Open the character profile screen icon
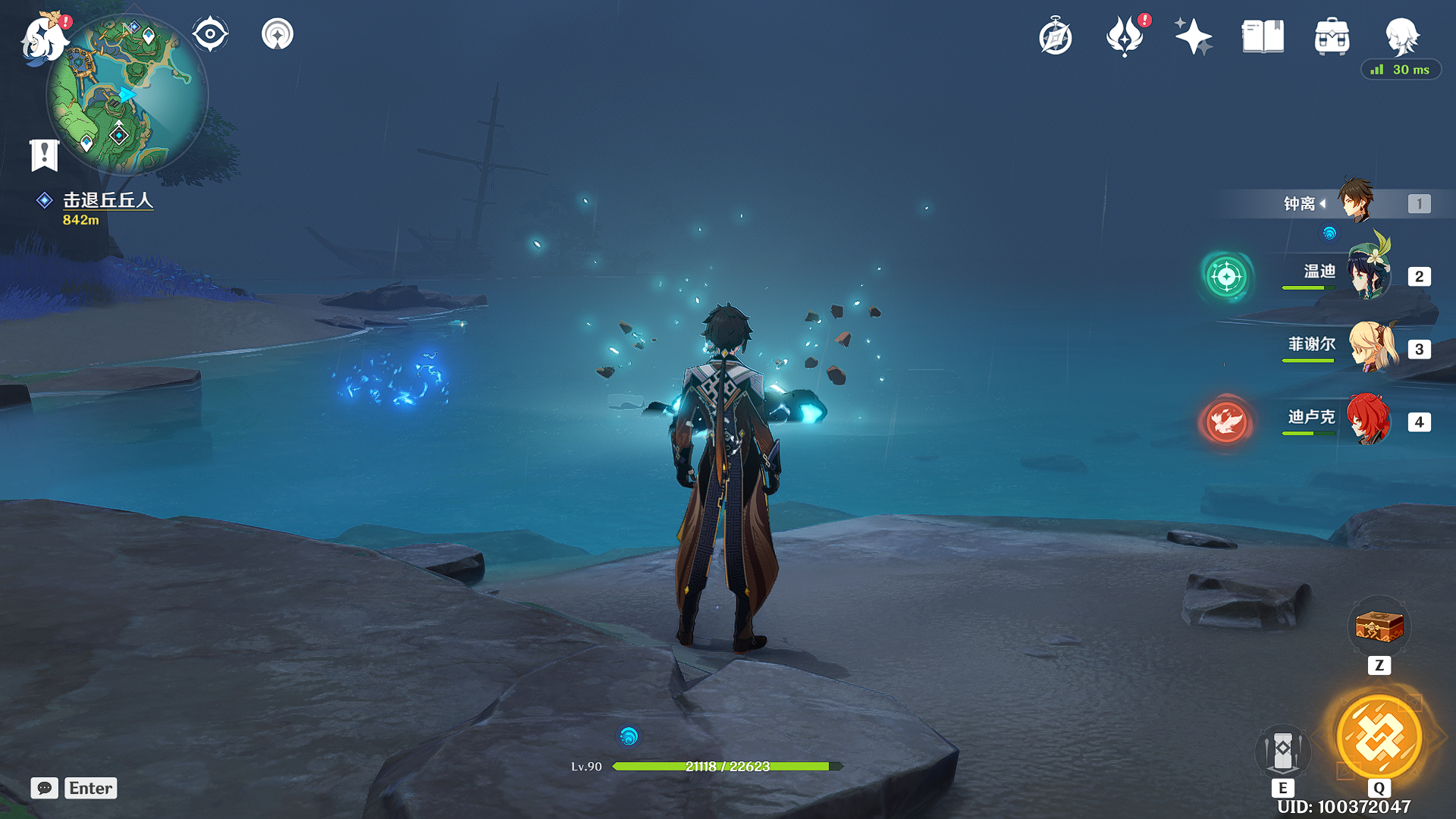The image size is (1456, 819). point(1401,36)
